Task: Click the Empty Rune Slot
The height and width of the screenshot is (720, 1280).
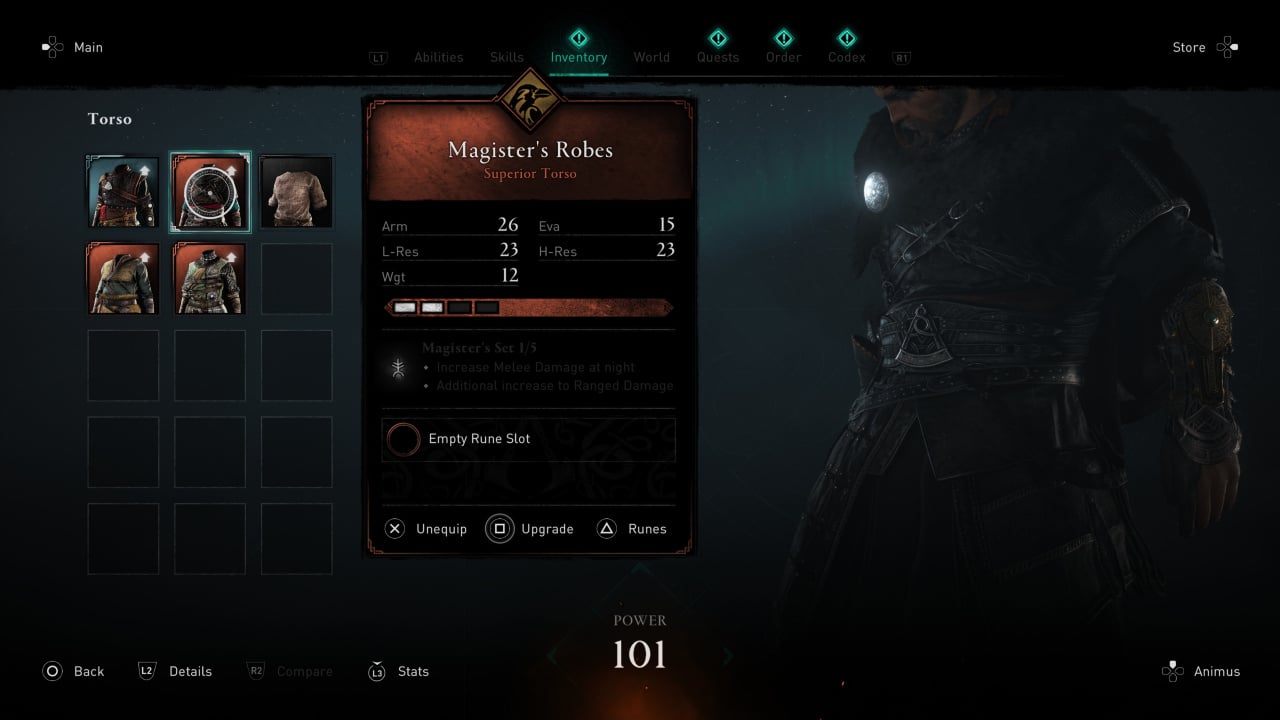Action: click(x=528, y=439)
